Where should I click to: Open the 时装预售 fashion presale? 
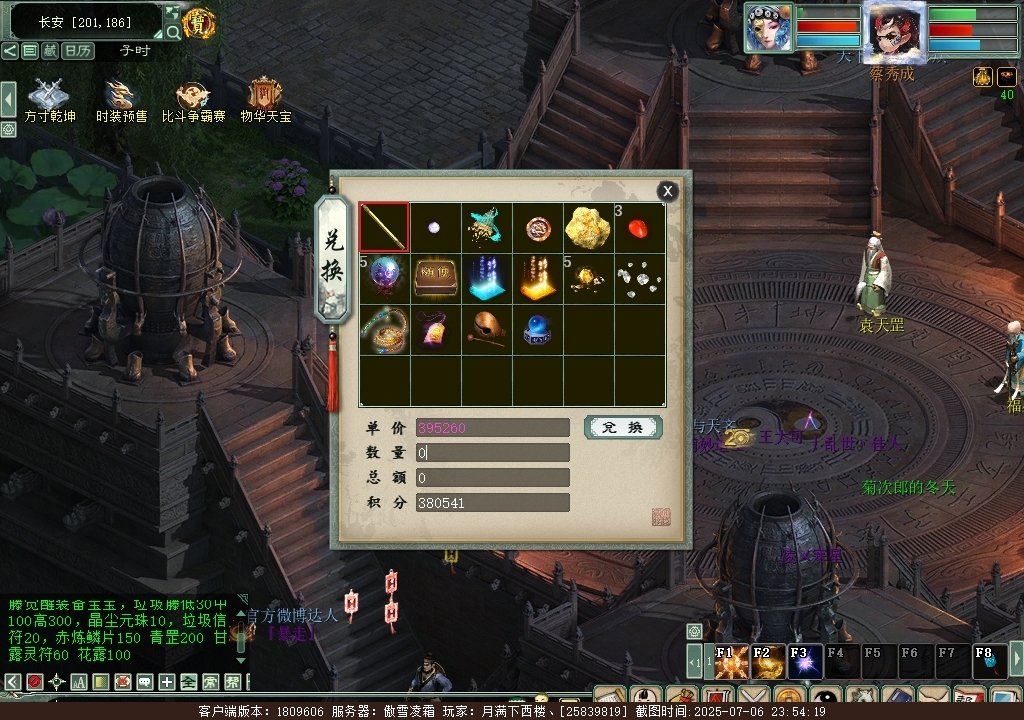[x=121, y=99]
